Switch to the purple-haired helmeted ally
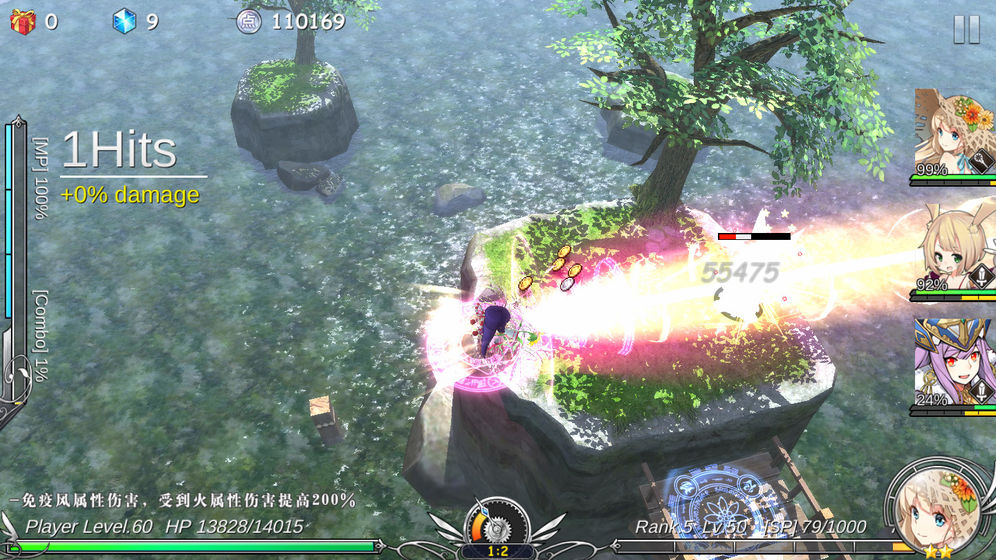The height and width of the screenshot is (560, 996). click(x=953, y=362)
